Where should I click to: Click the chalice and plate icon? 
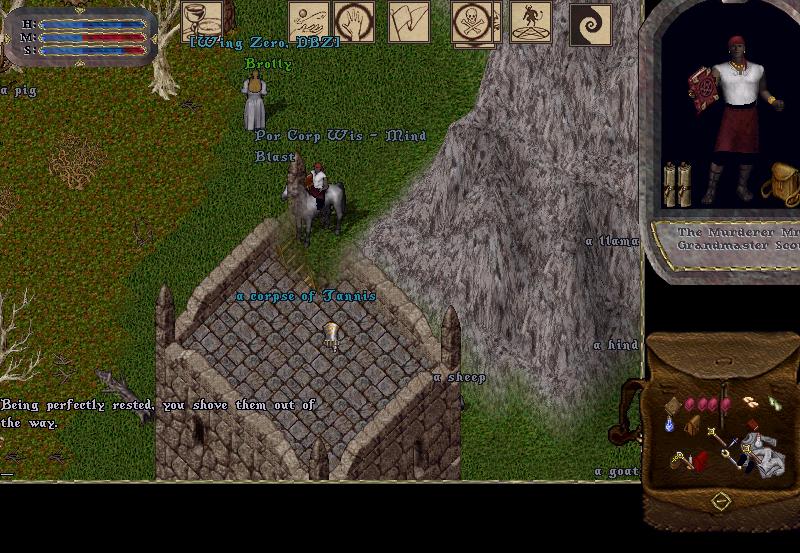pyautogui.click(x=201, y=20)
